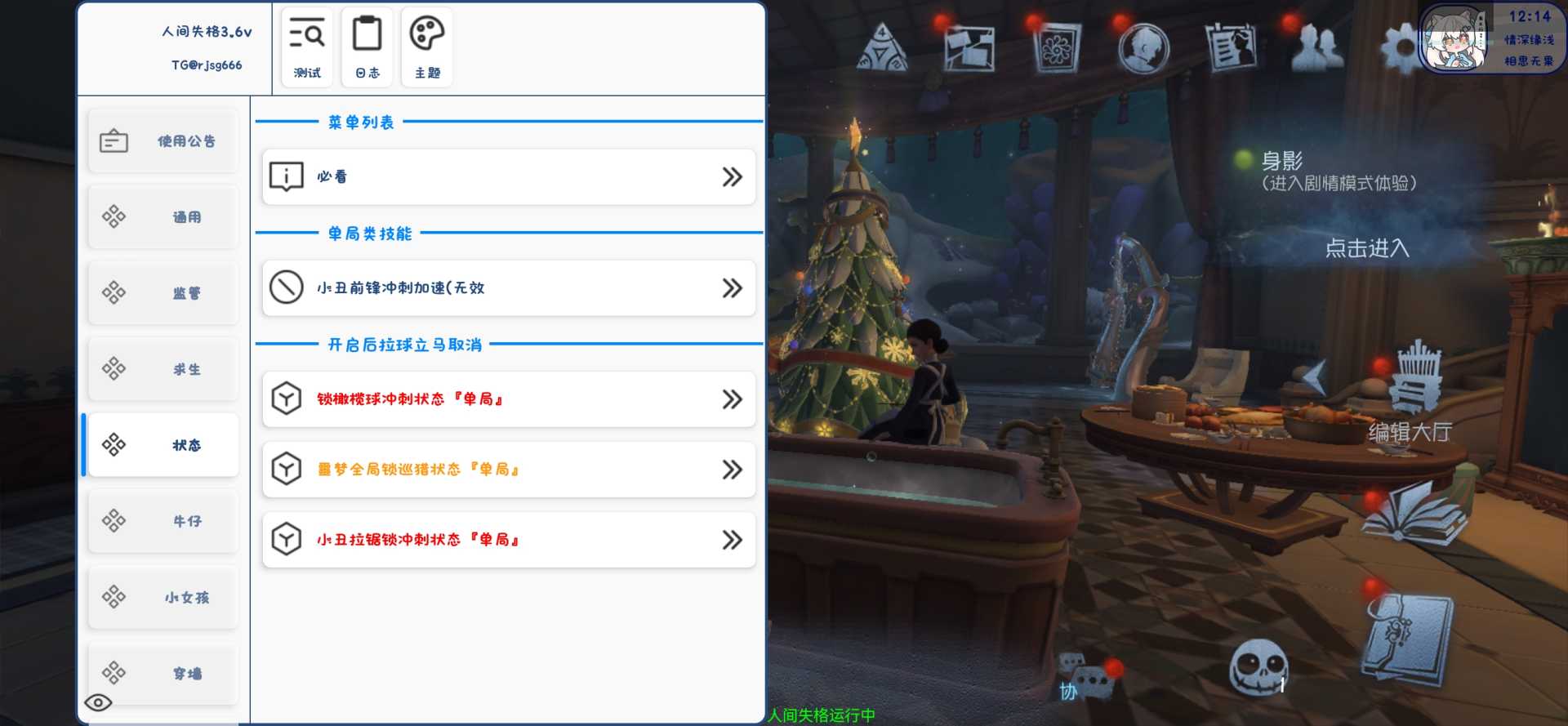Screen dimensions: 1568x726
Task: Toggle the eye icon to hide the menu
Action: (x=100, y=702)
